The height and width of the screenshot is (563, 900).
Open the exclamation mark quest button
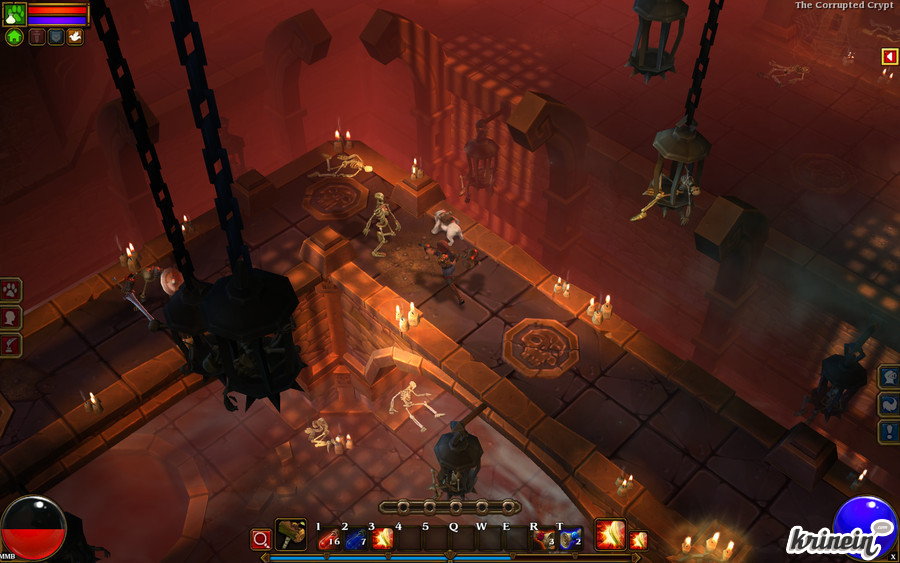click(x=889, y=431)
